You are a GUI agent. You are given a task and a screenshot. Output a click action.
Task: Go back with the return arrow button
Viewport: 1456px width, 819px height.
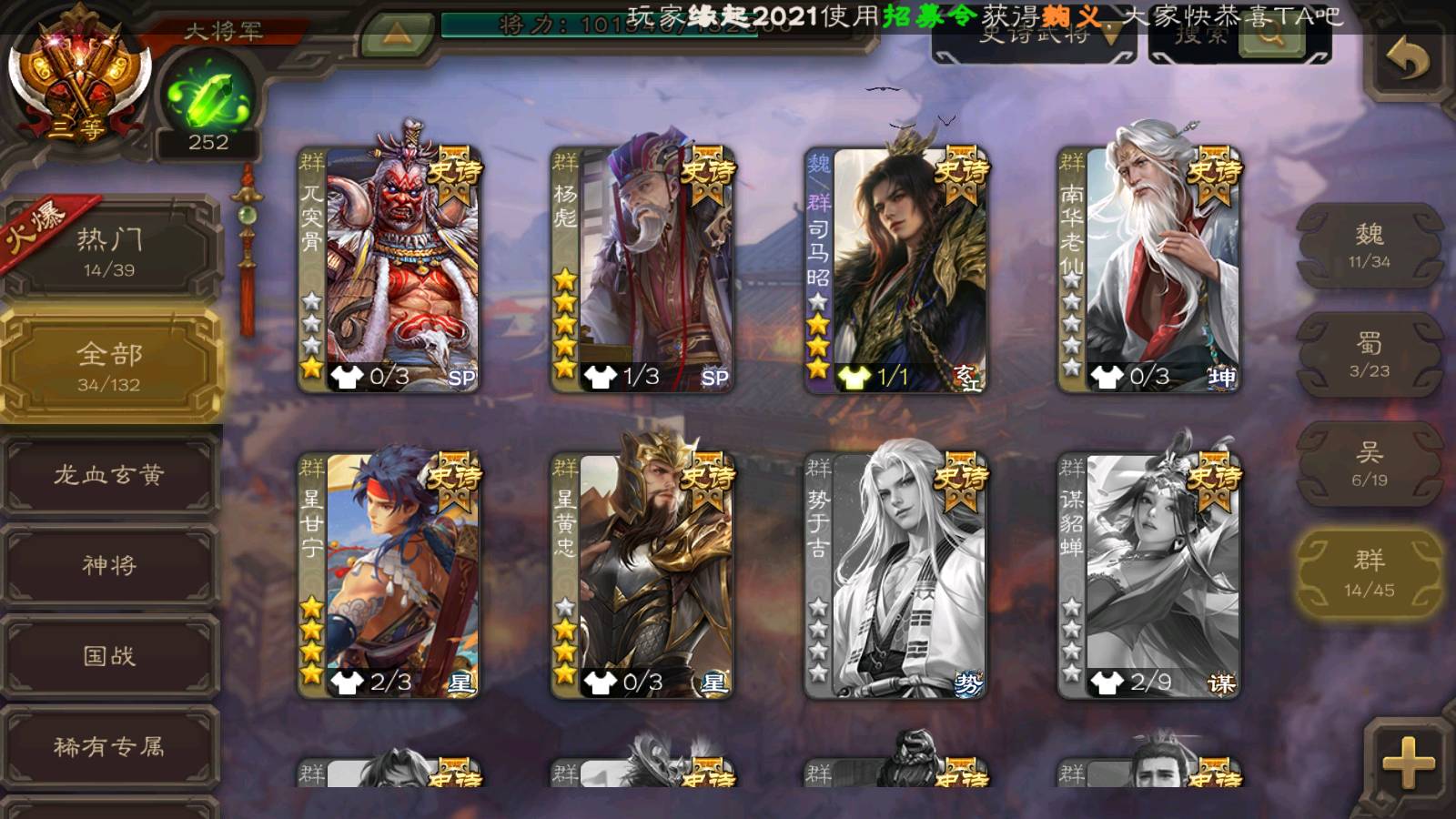pyautogui.click(x=1407, y=62)
